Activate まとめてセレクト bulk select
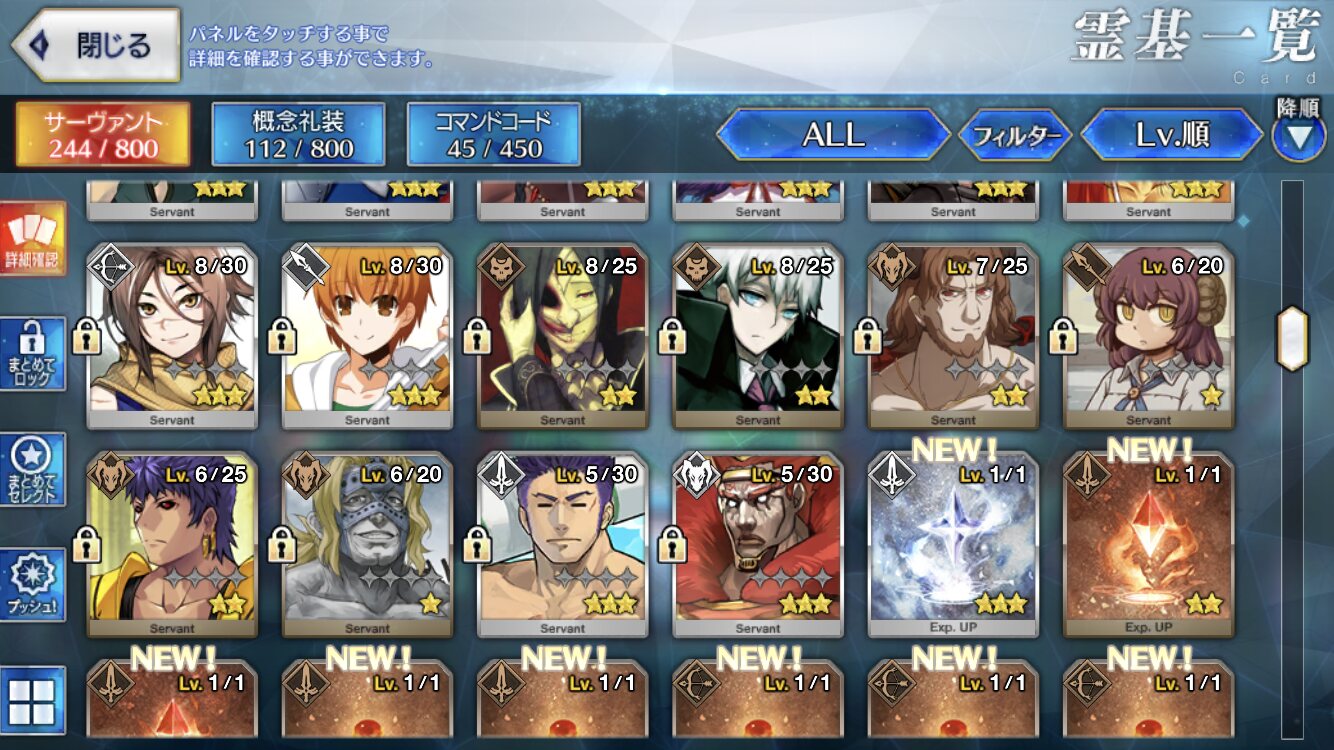 click(32, 470)
